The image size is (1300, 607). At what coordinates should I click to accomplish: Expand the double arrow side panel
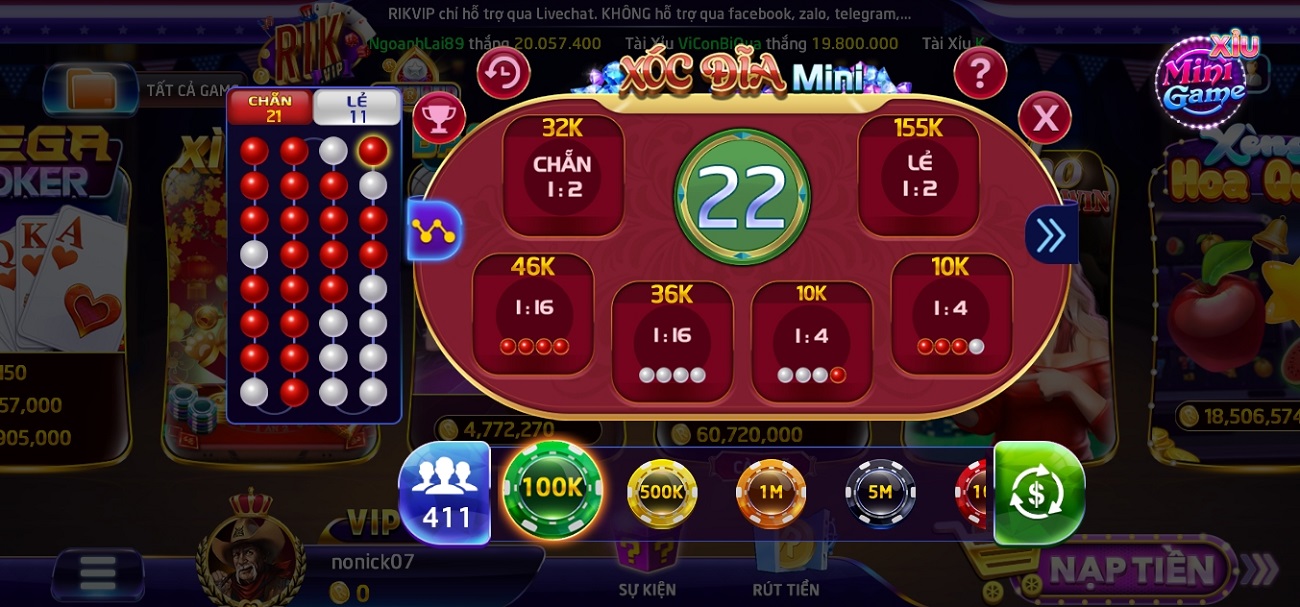click(1051, 235)
